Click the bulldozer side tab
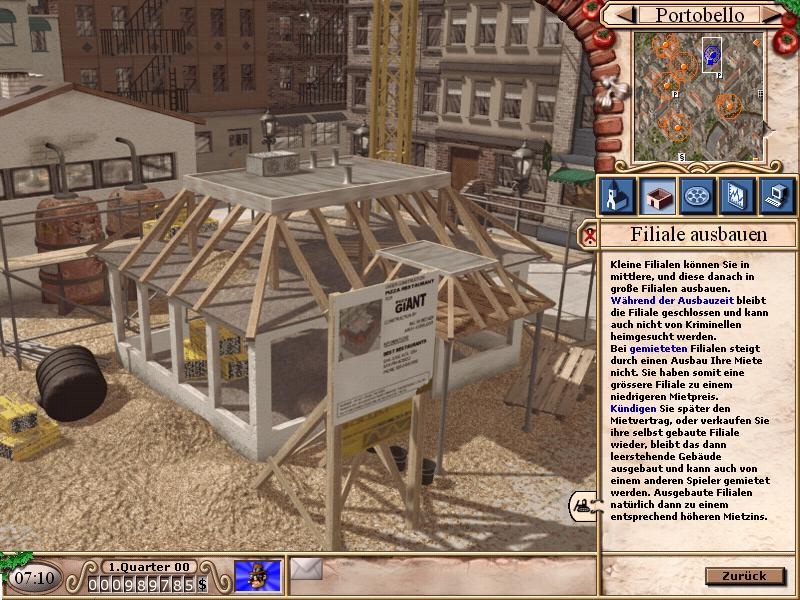 pyautogui.click(x=581, y=504)
